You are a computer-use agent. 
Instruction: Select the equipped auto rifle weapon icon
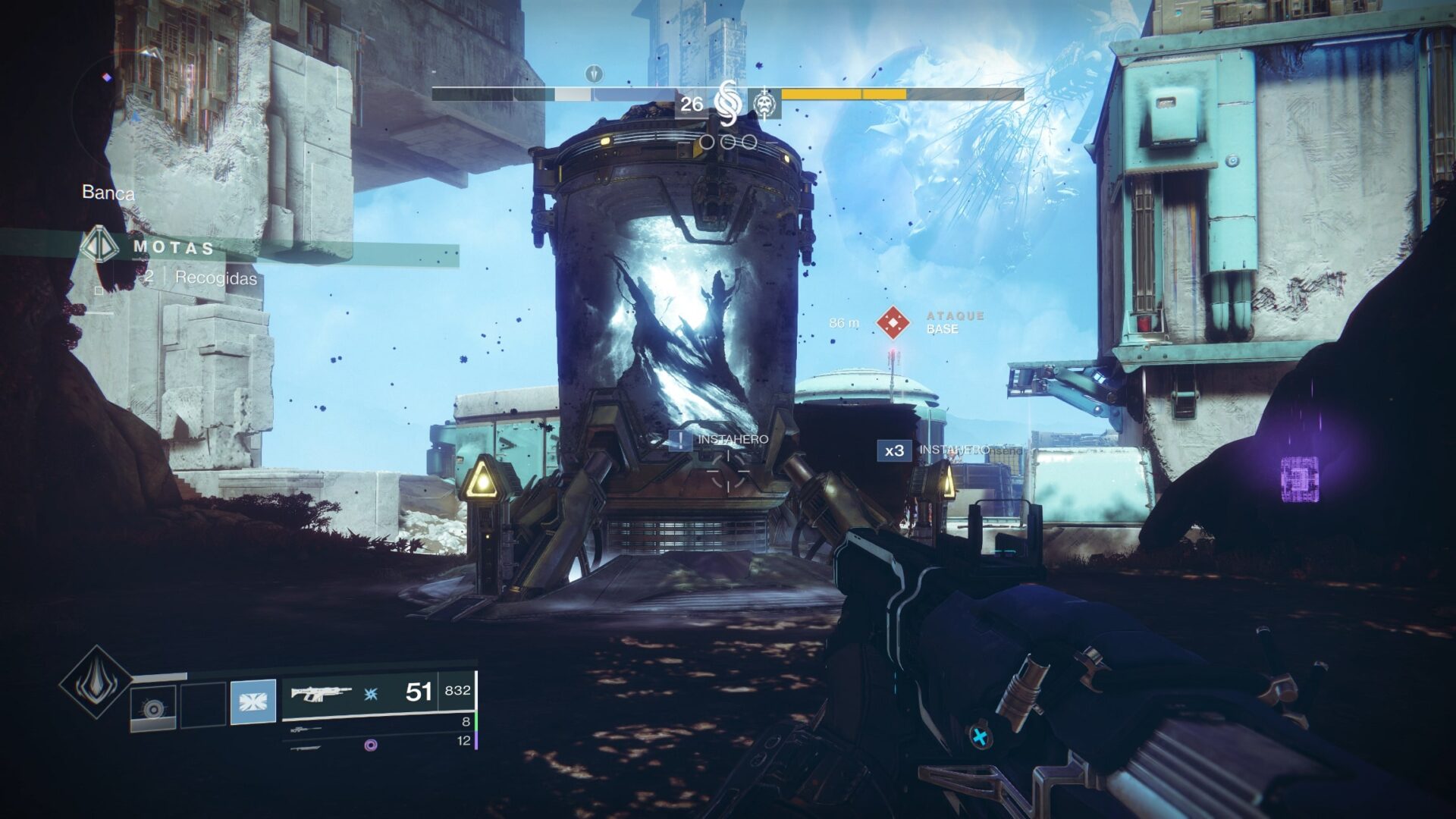point(322,692)
